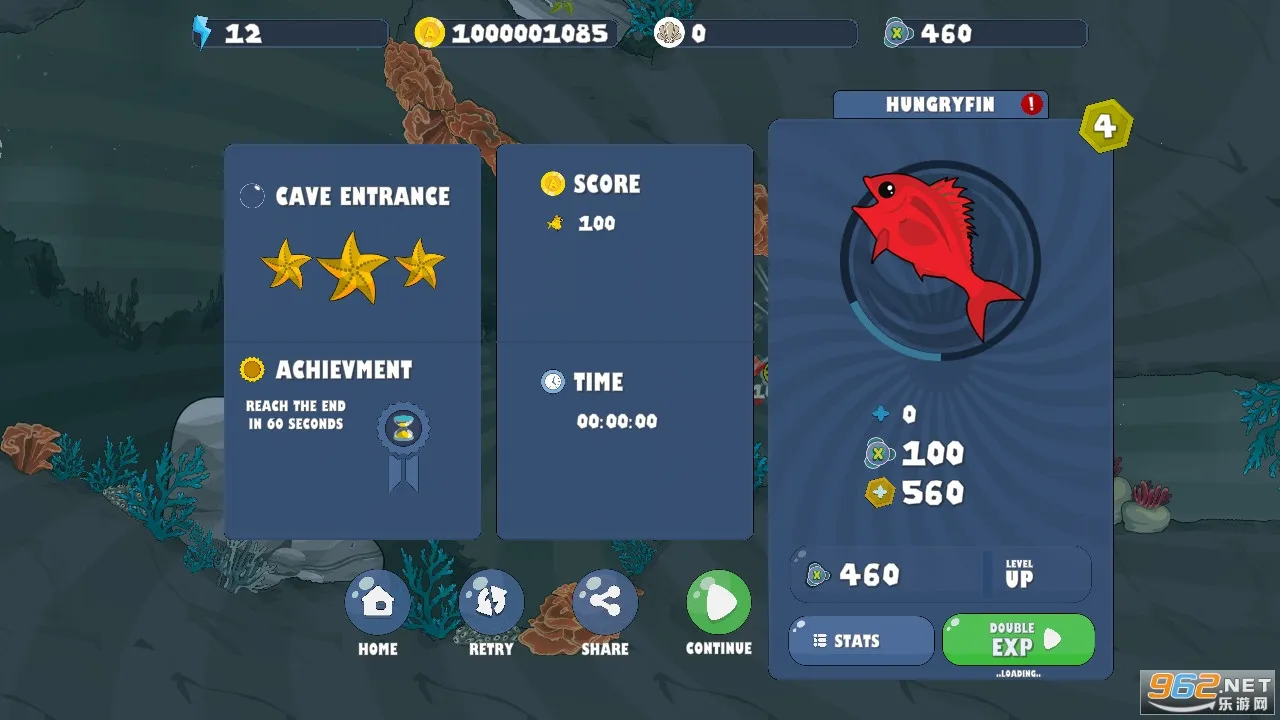Select the Retry icon

pyautogui.click(x=491, y=602)
